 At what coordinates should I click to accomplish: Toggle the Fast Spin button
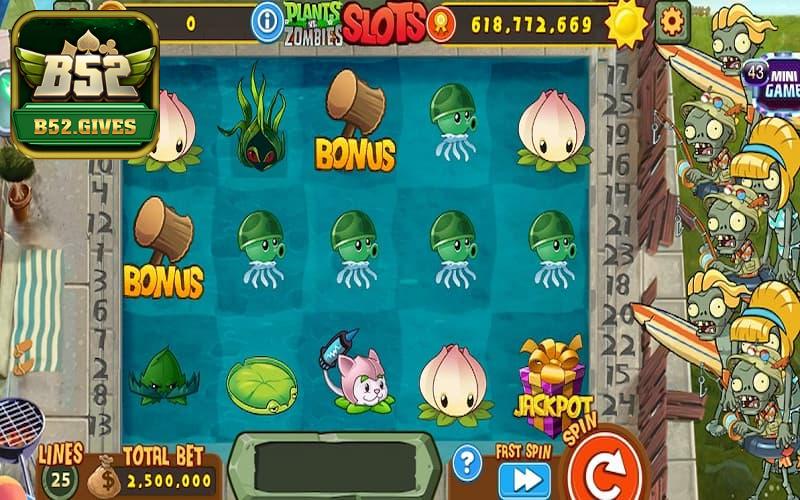click(x=524, y=480)
